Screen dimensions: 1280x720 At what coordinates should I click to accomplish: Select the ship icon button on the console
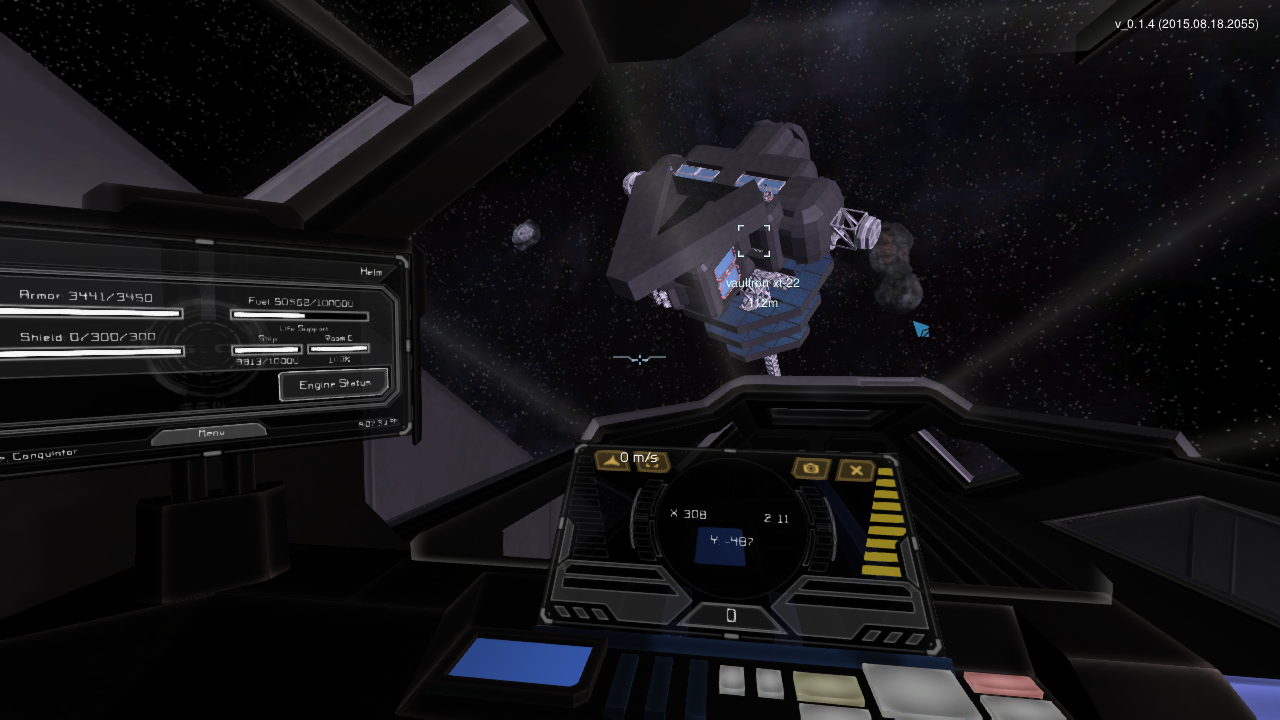pos(612,459)
